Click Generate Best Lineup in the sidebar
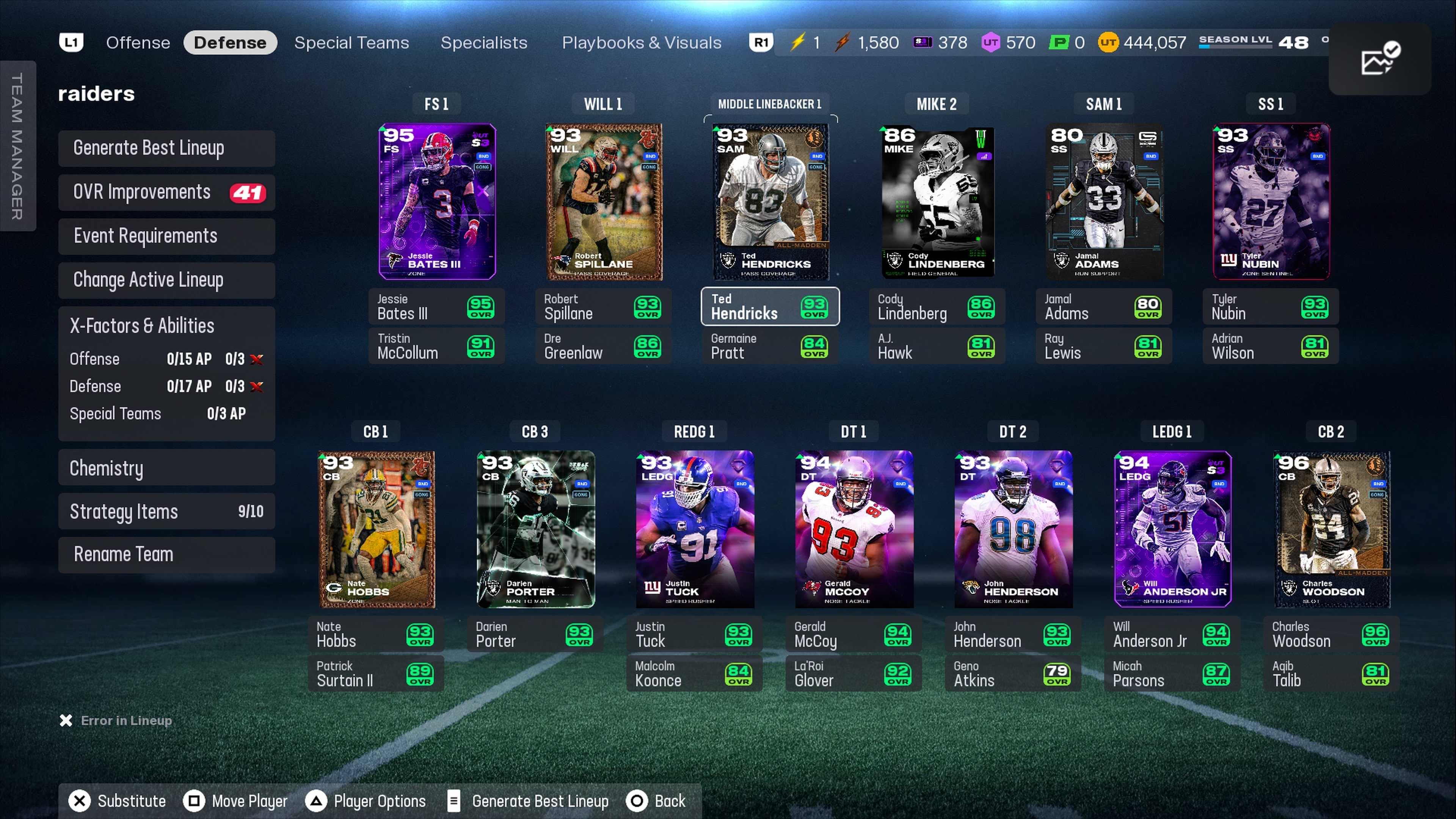 (x=166, y=148)
